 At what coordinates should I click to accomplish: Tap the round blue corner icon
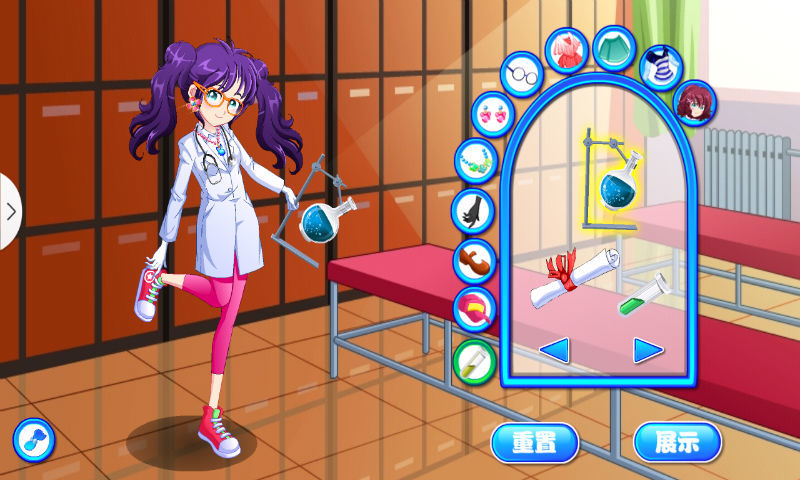(x=33, y=440)
